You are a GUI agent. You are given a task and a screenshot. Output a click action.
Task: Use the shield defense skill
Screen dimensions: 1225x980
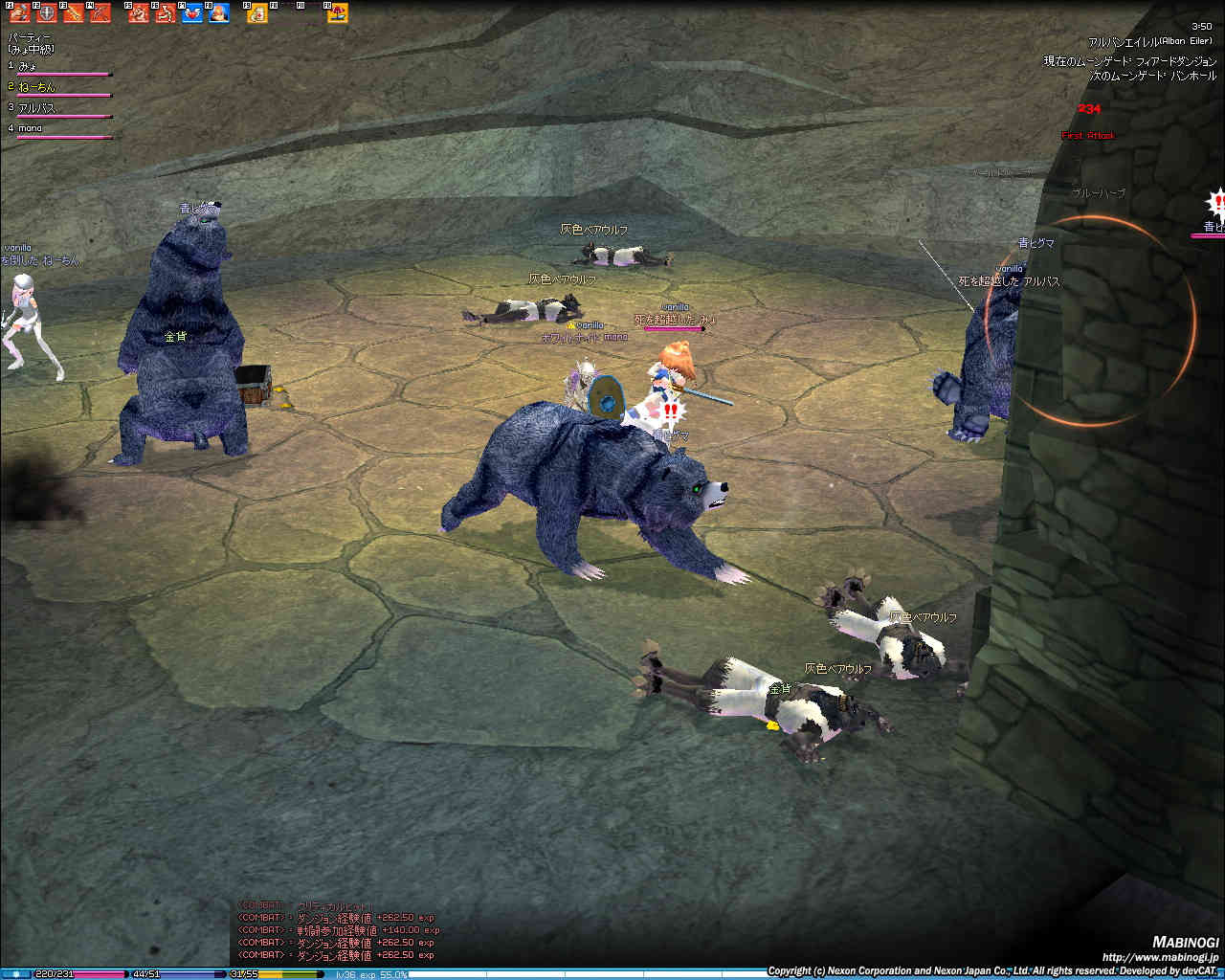pos(46,13)
